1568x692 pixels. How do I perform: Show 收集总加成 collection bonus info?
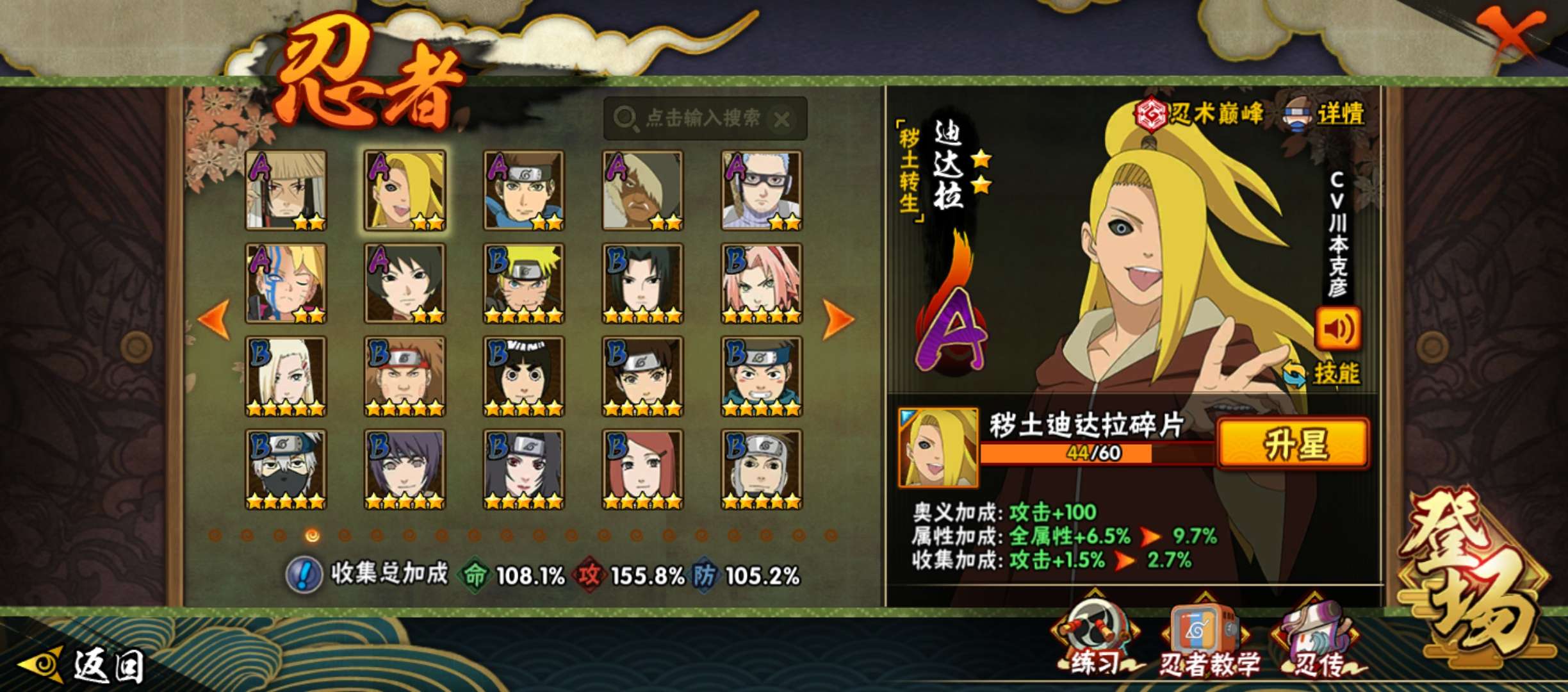click(304, 574)
